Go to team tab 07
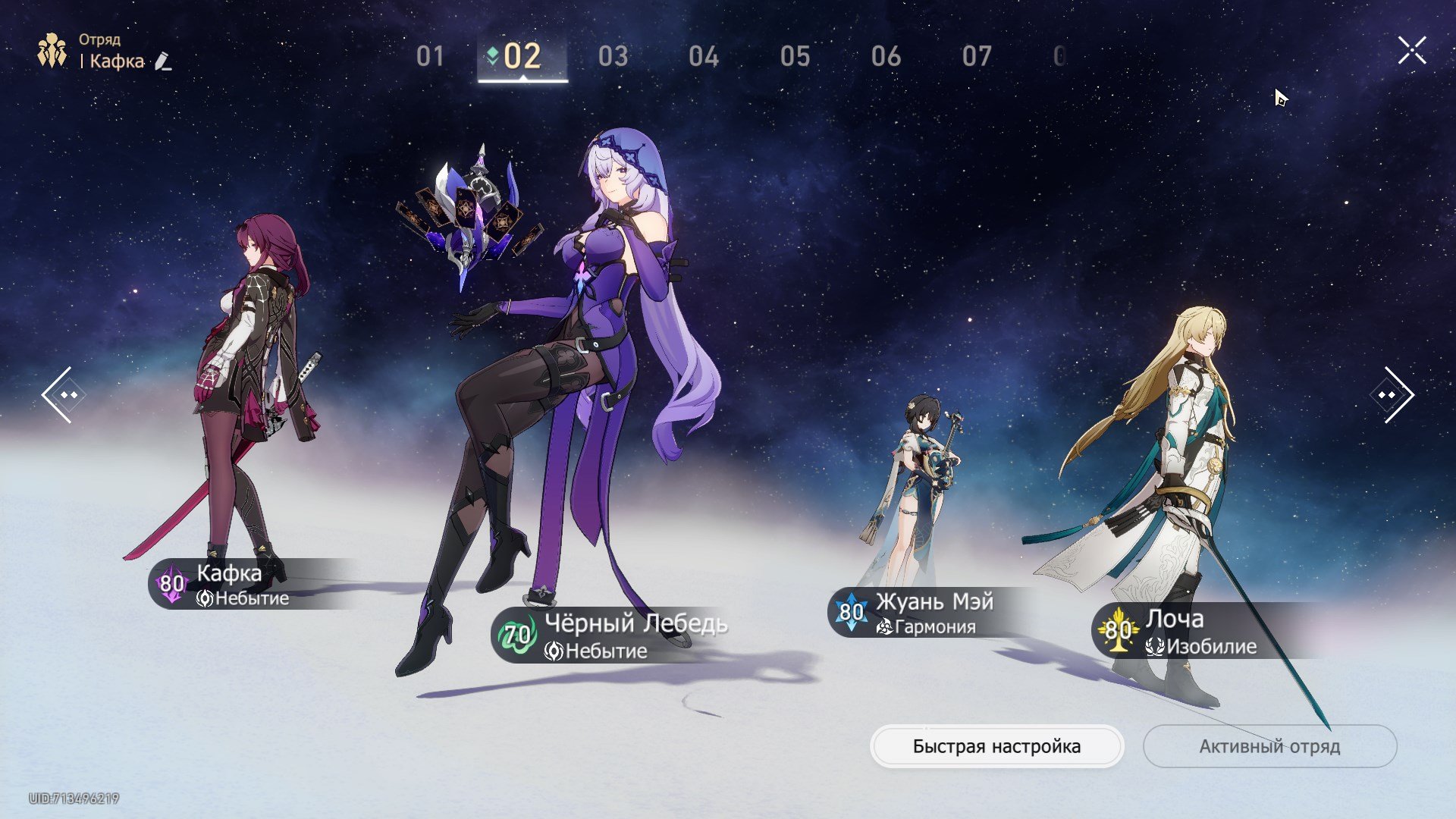The width and height of the screenshot is (1456, 819). pyautogui.click(x=977, y=57)
